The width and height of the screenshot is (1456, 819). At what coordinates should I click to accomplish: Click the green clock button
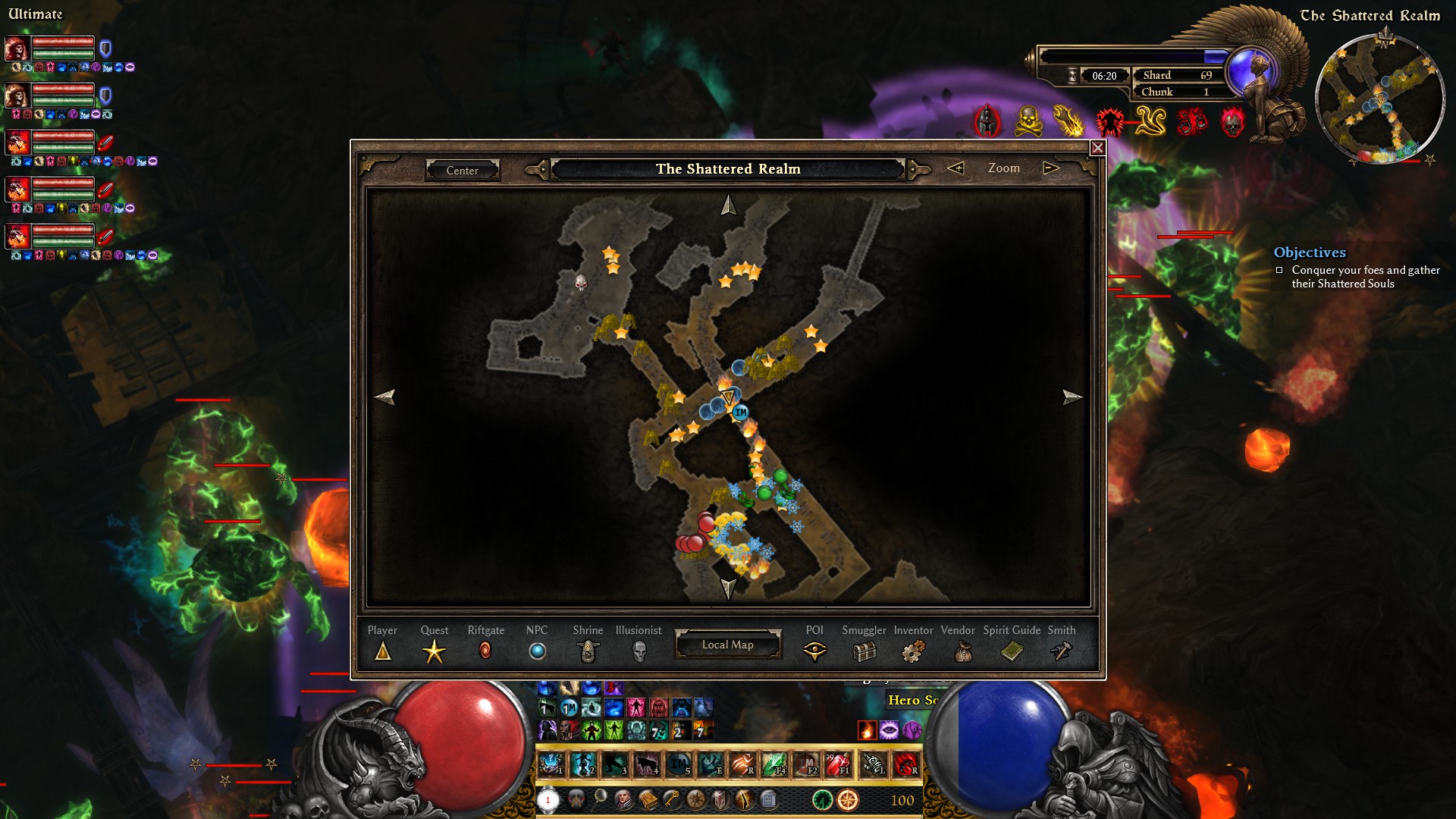click(x=822, y=799)
